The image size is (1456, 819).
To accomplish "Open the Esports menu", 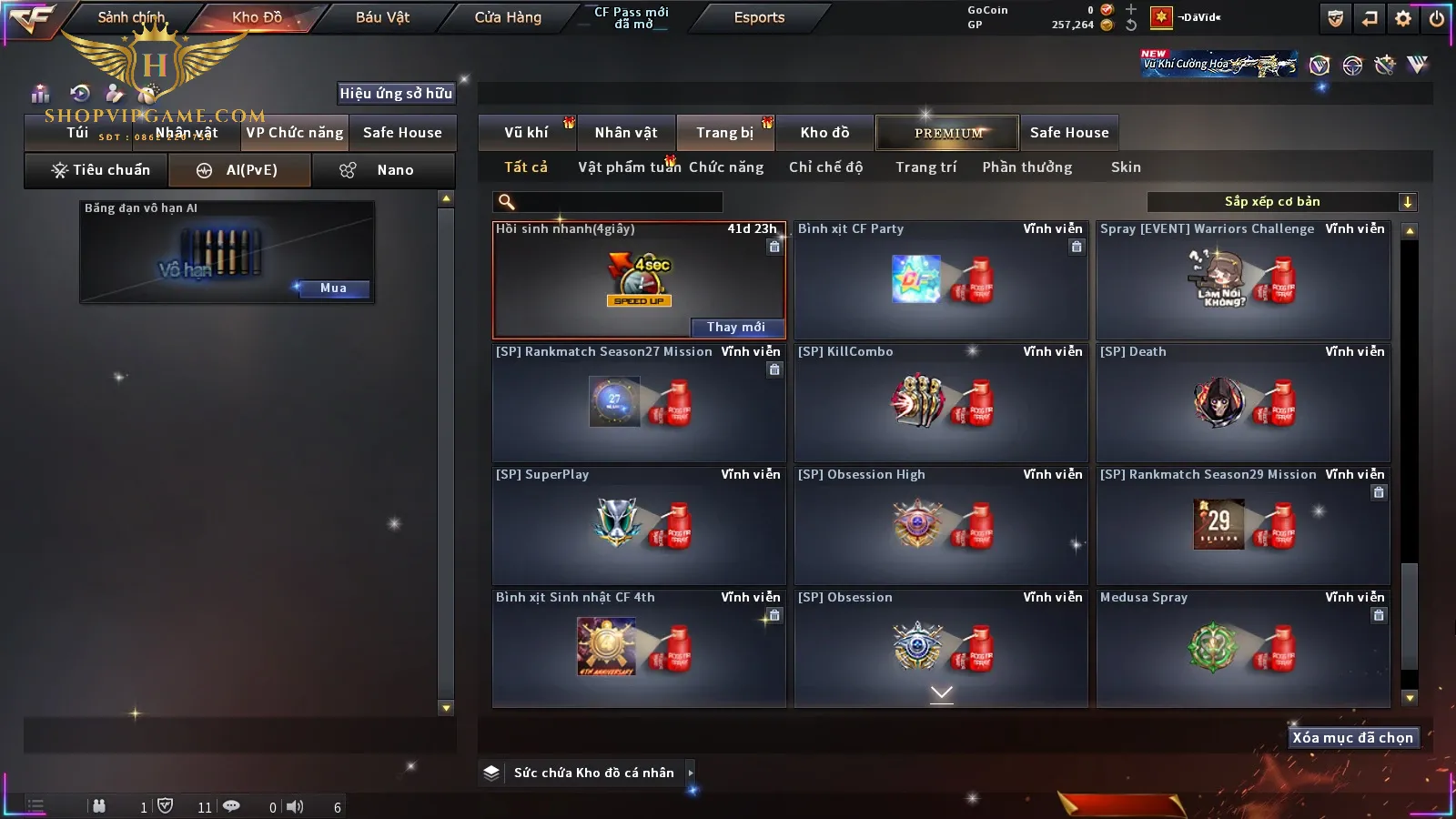I will point(759,17).
